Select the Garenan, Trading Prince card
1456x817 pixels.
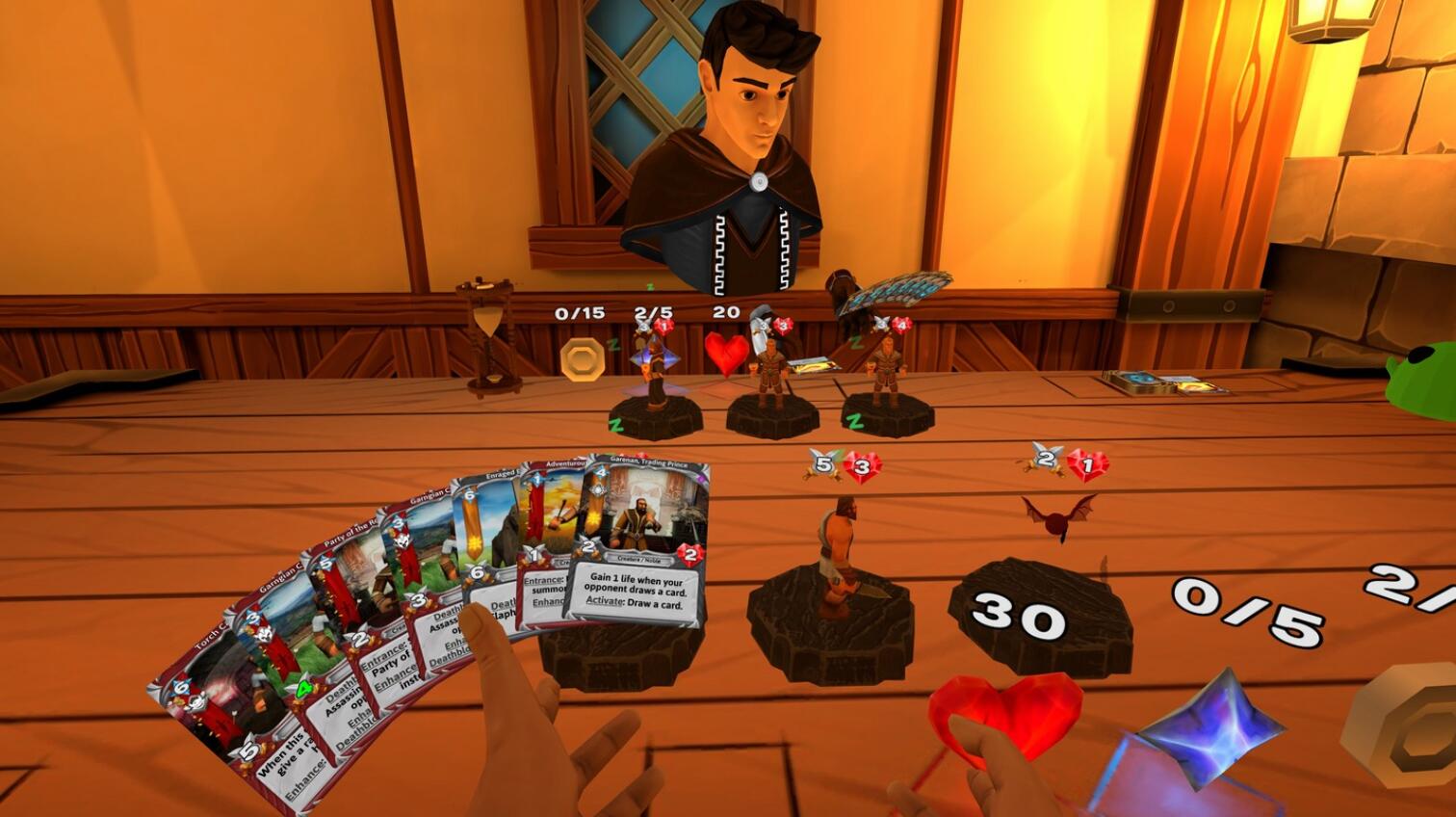point(643,540)
